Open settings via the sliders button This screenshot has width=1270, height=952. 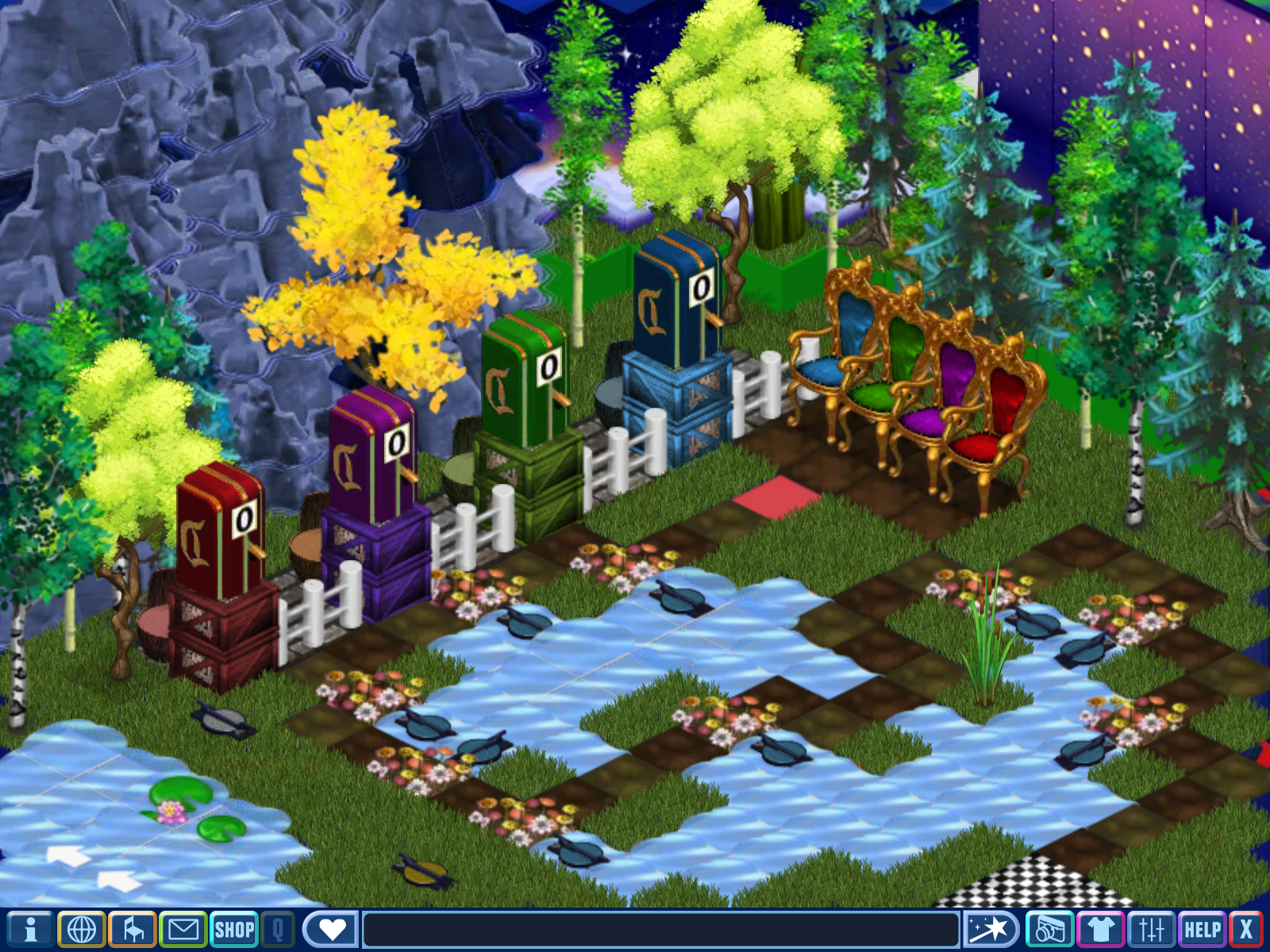(1151, 929)
